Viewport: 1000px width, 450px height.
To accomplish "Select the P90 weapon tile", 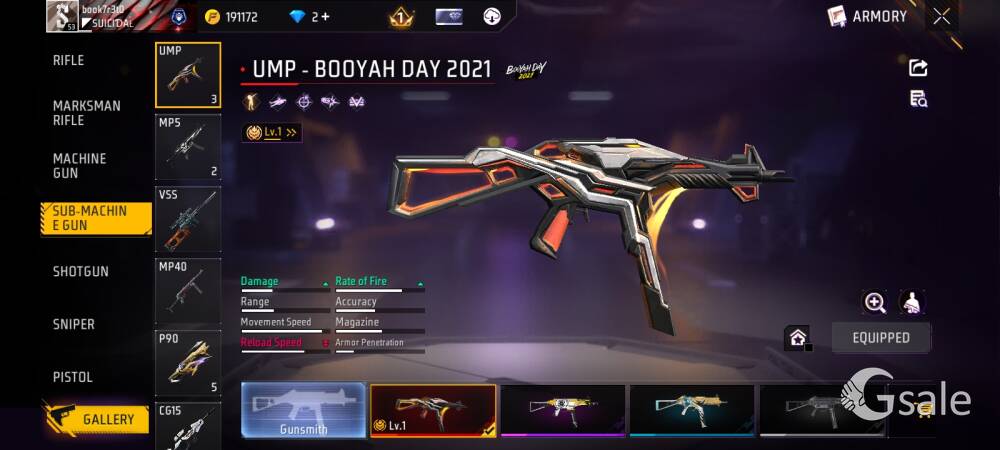I will (x=188, y=363).
